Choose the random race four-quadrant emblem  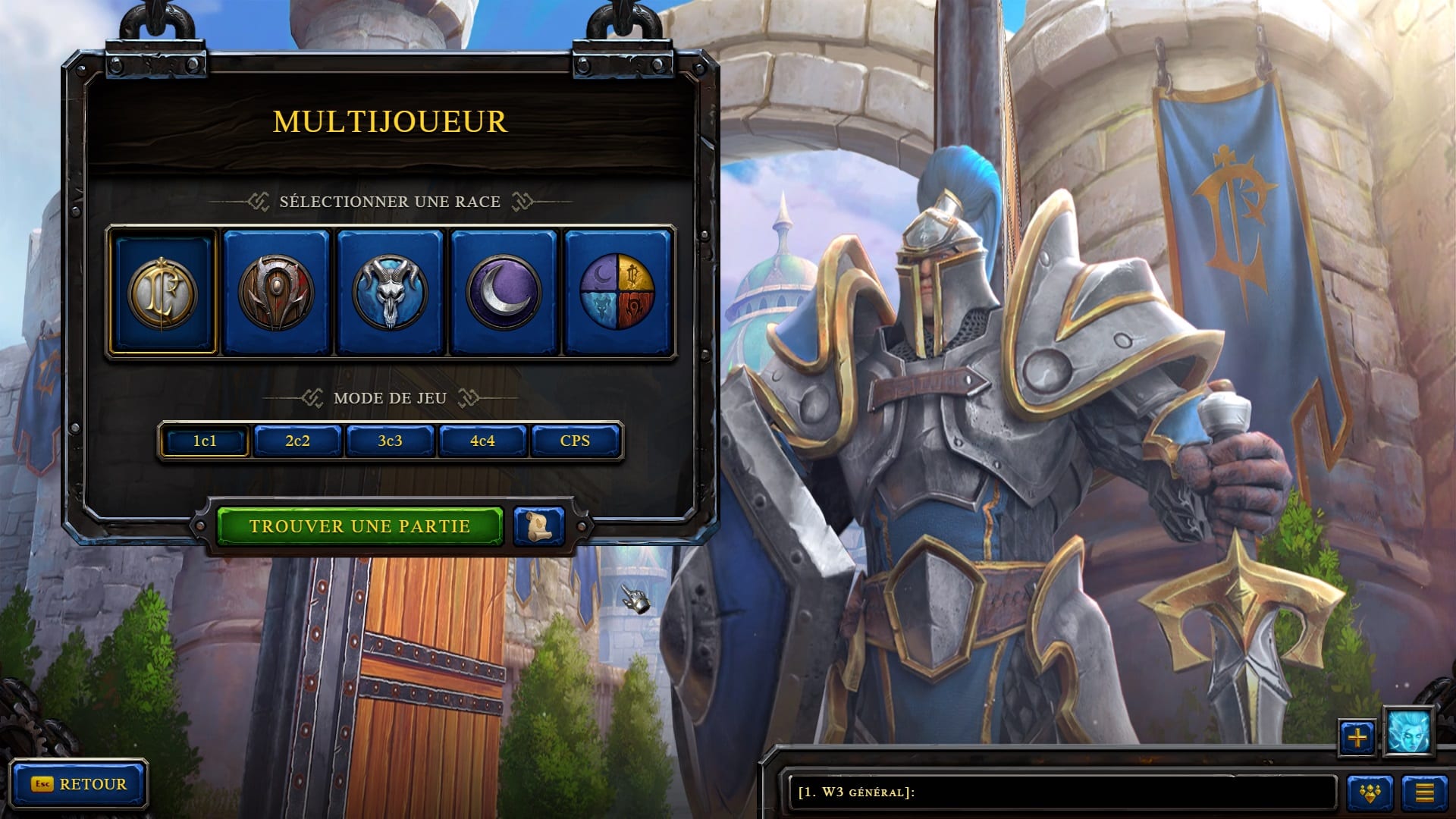[x=617, y=293]
